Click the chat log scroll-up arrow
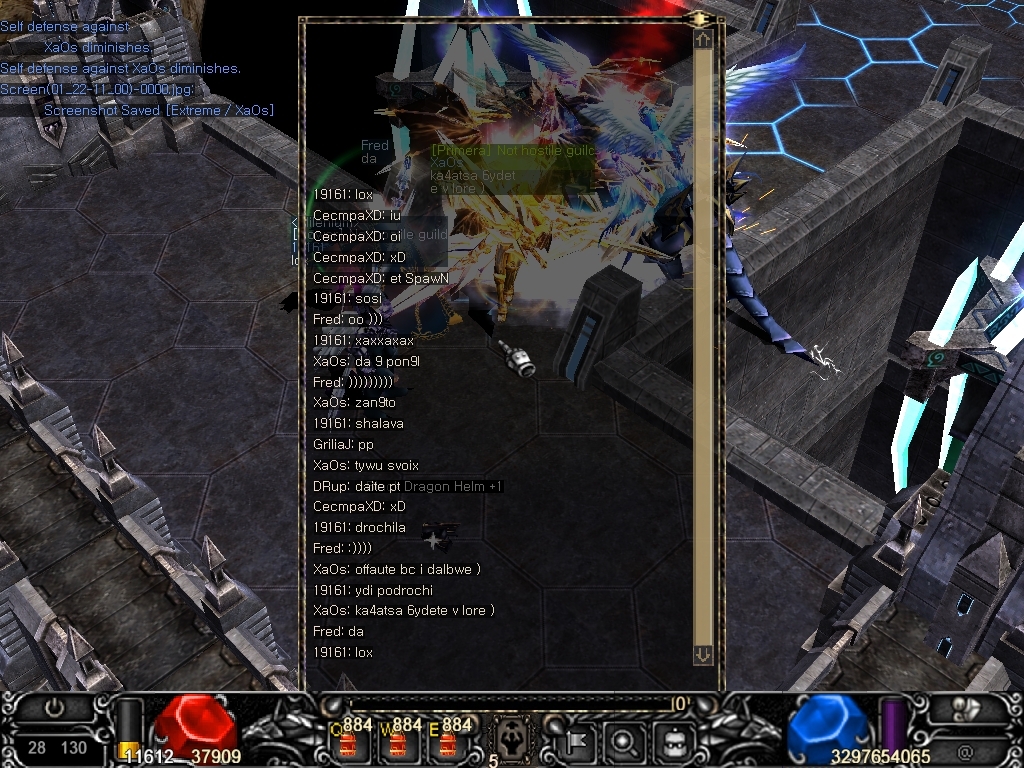 (703, 39)
